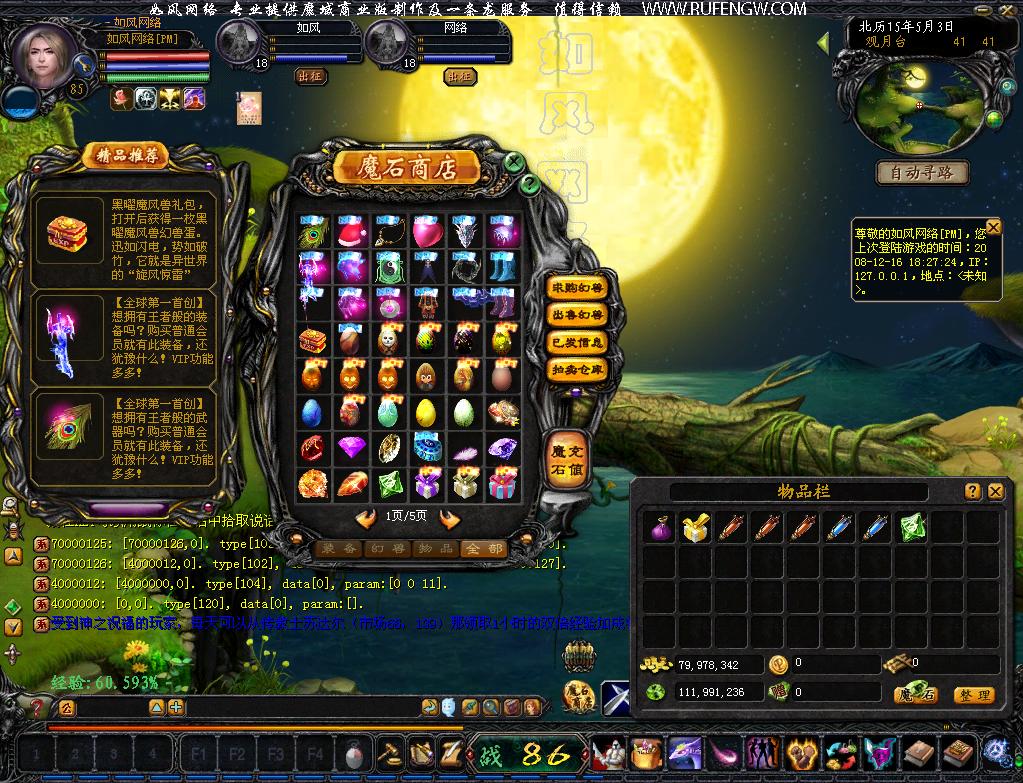This screenshot has height=783, width=1023.
Task: Open the 拍卖仓库 auction warehouse
Action: pos(578,369)
